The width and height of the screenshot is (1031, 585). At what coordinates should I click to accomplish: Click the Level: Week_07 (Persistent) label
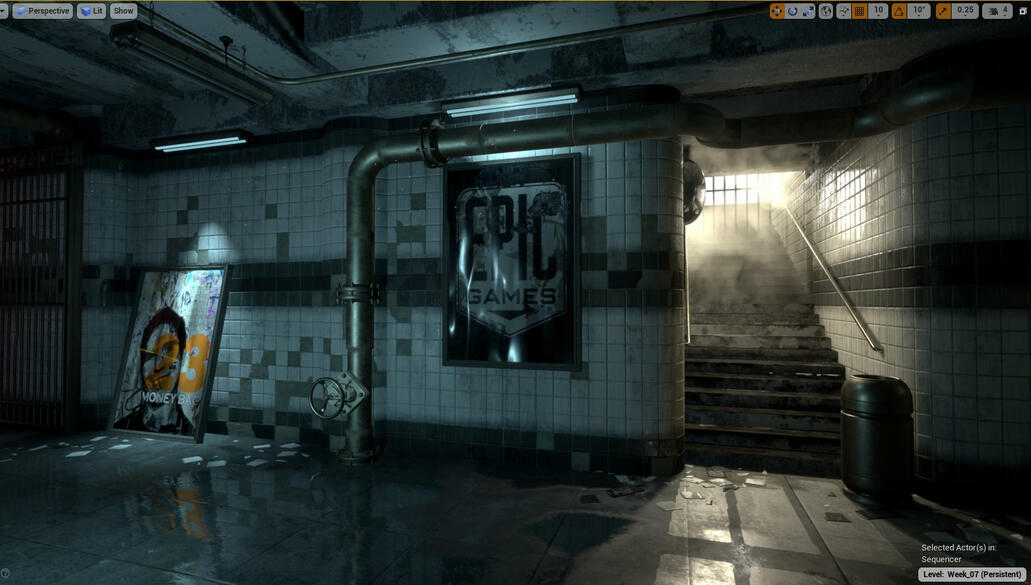pos(973,575)
